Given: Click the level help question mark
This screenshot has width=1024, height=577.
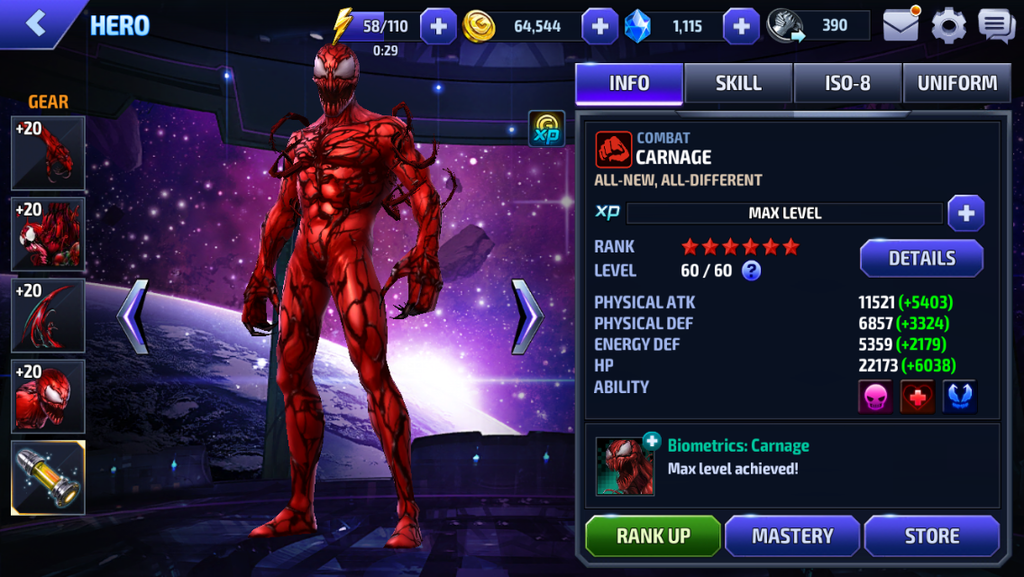Looking at the screenshot, I should (x=751, y=270).
